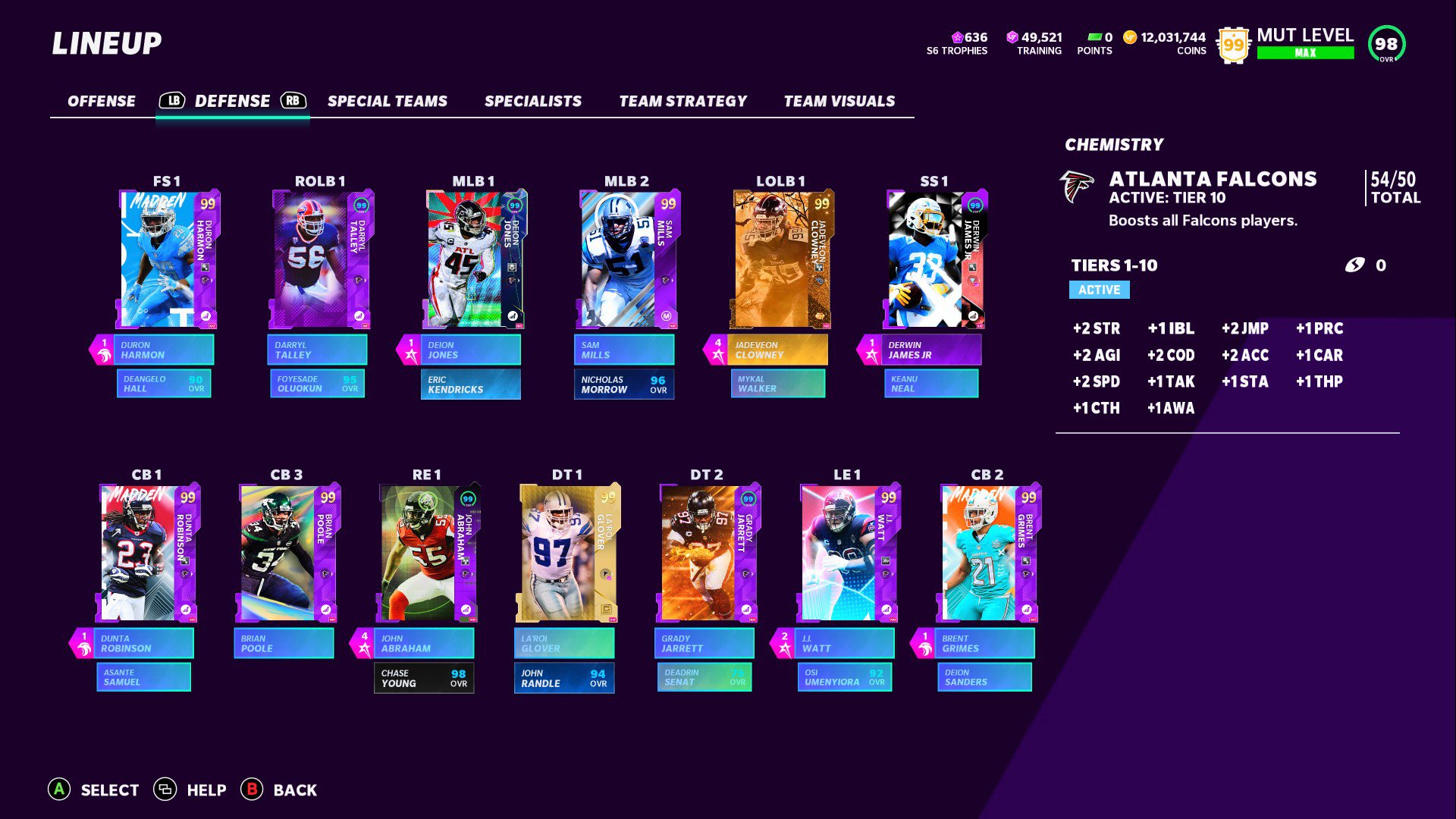Screen dimensions: 1456x819
Task: Pick the Sam Mills MLB 2 card
Action: click(627, 259)
